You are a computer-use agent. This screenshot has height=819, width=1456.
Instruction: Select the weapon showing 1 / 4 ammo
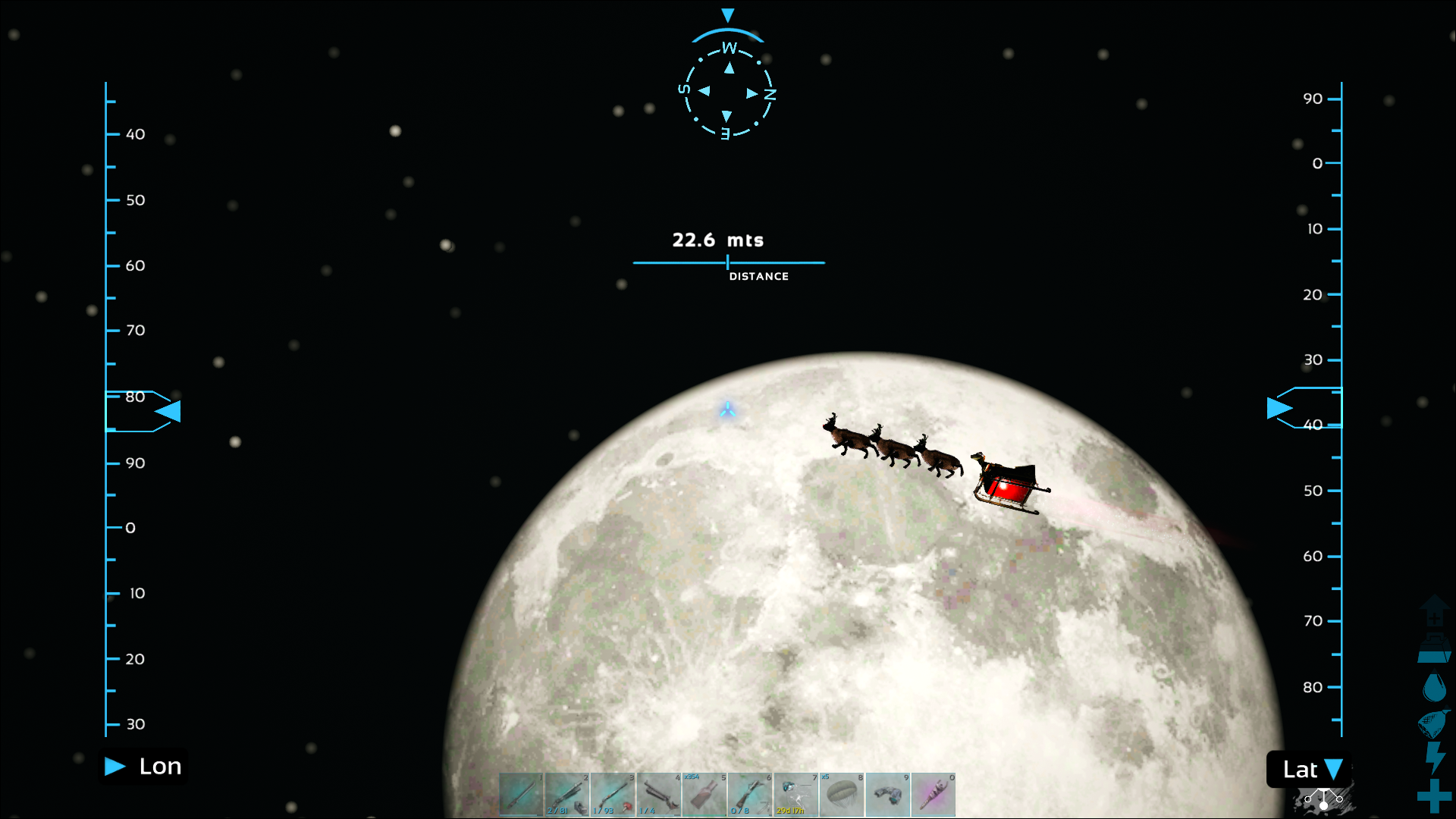pyautogui.click(x=659, y=795)
